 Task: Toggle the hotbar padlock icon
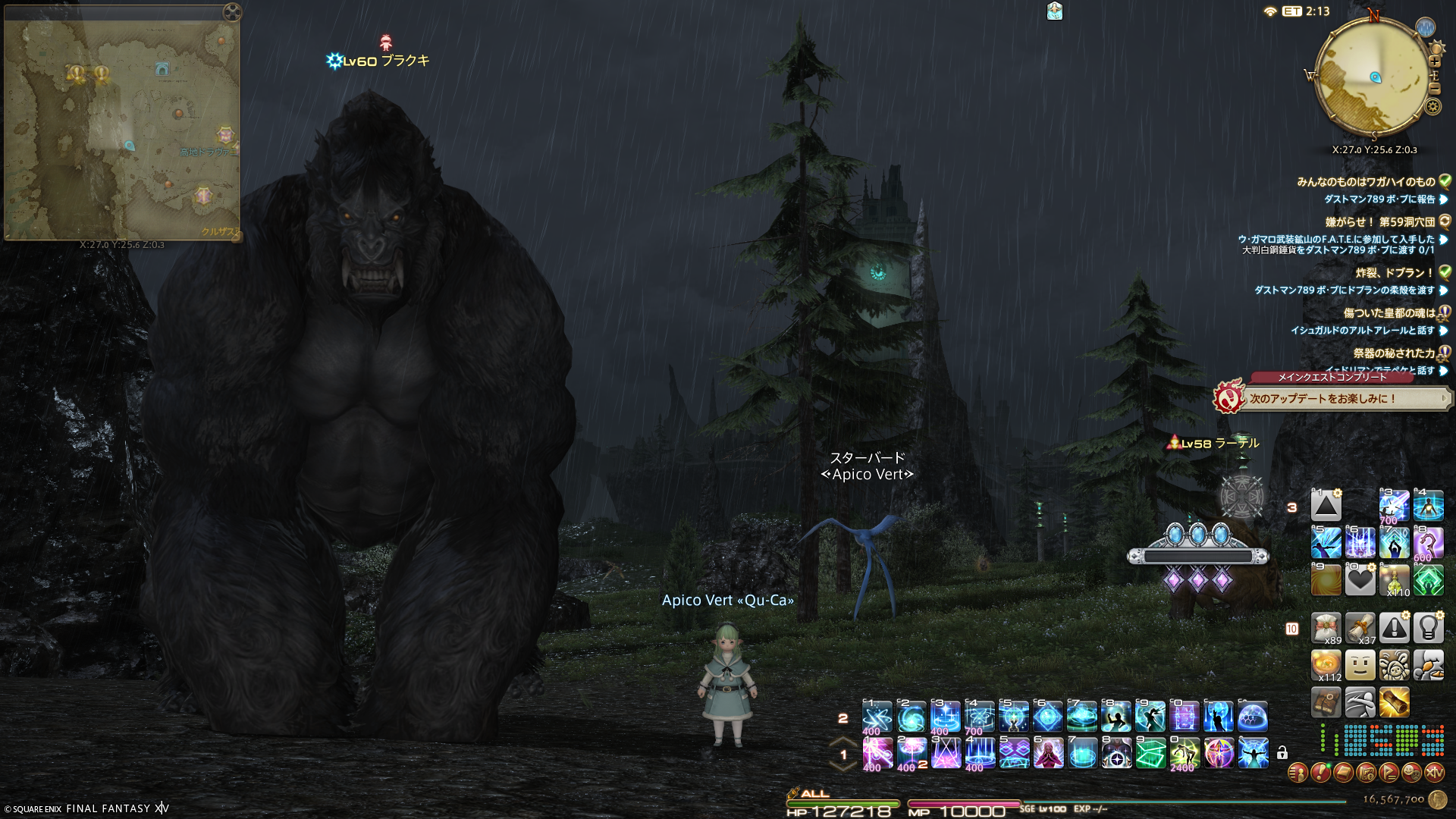pyautogui.click(x=1282, y=753)
